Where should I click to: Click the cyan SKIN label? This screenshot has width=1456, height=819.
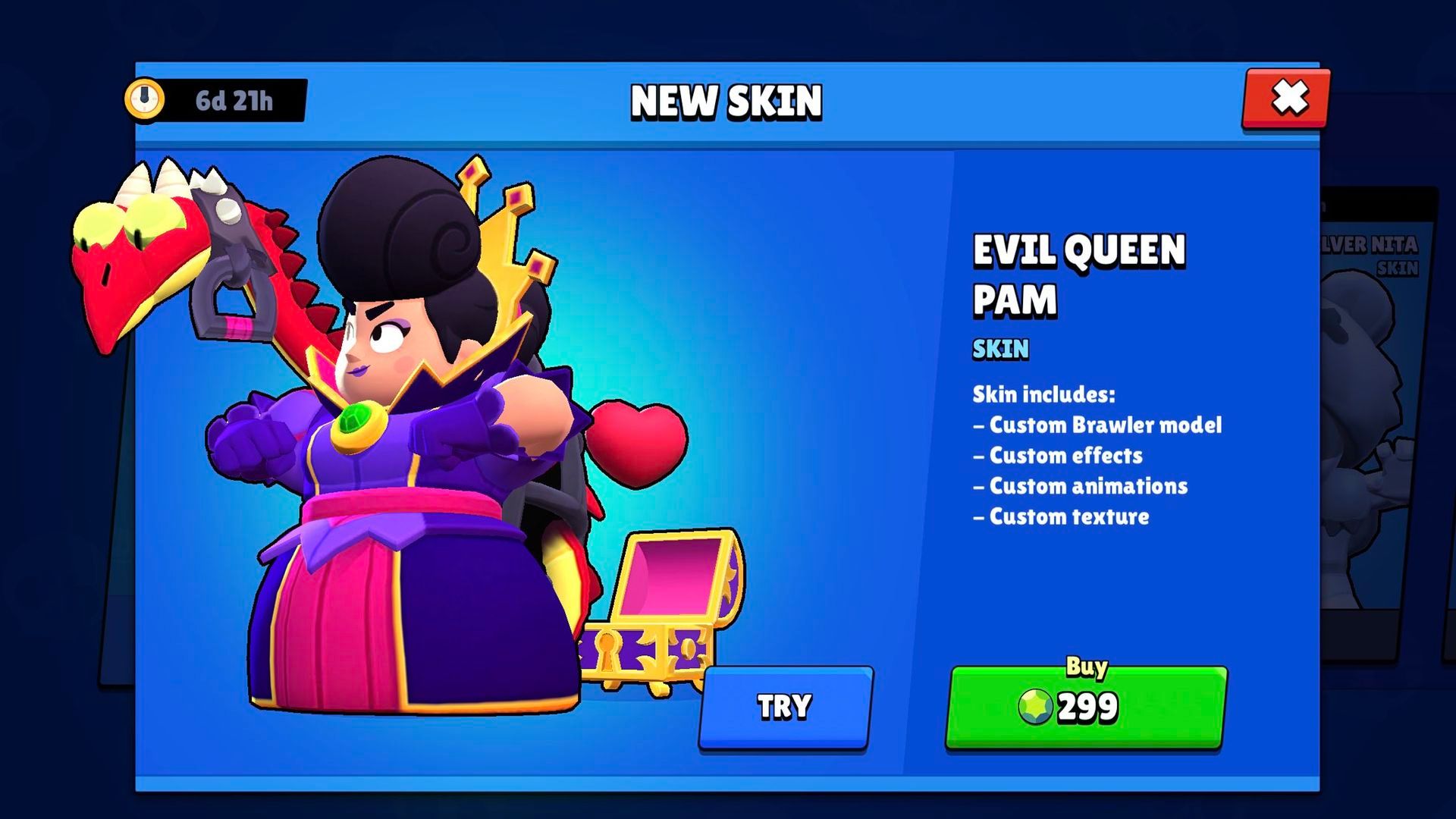tap(1001, 350)
